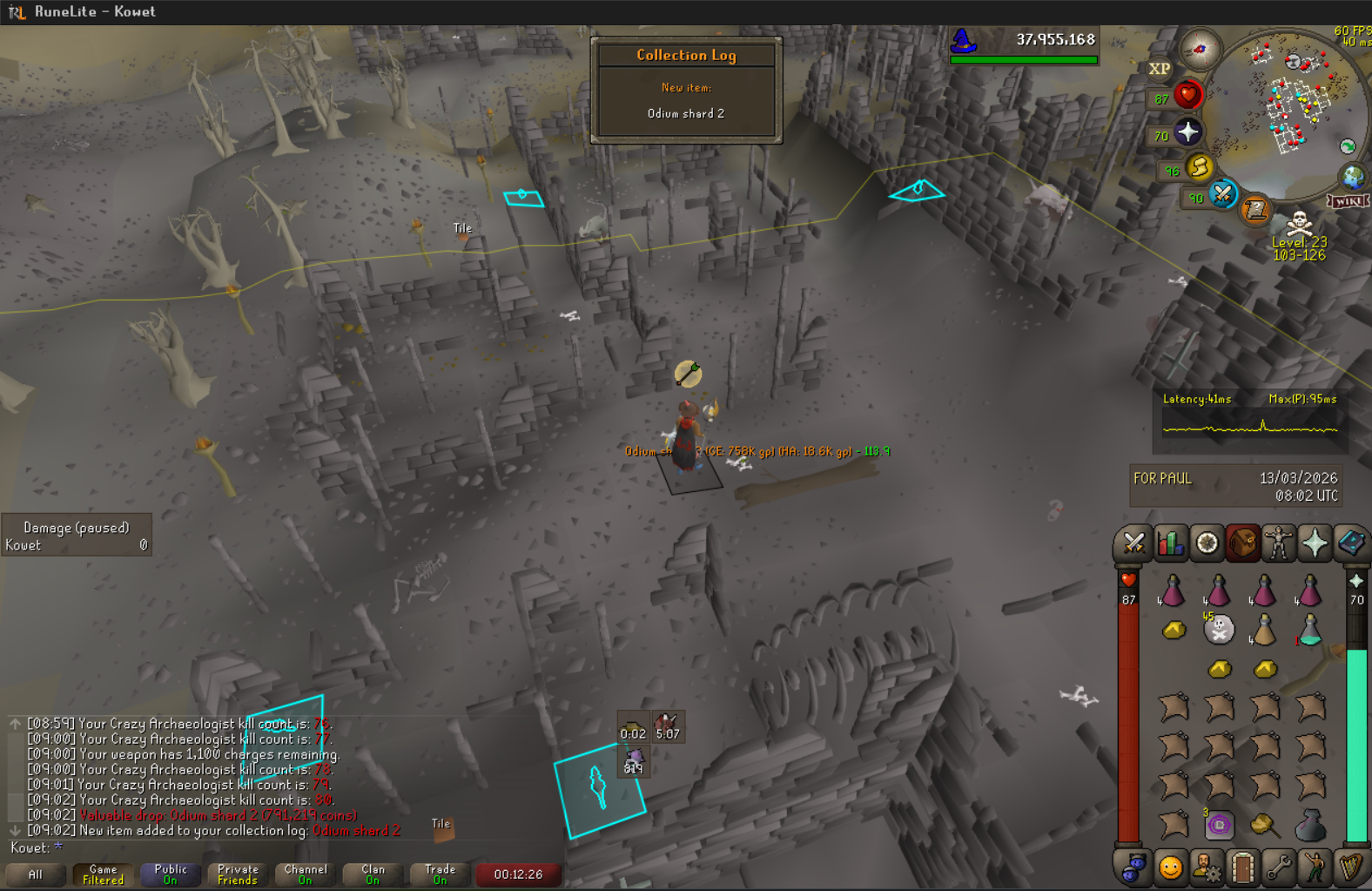Select the purple teleport tablet in inventory
Image resolution: width=1372 pixels, height=891 pixels.
pos(1219,824)
